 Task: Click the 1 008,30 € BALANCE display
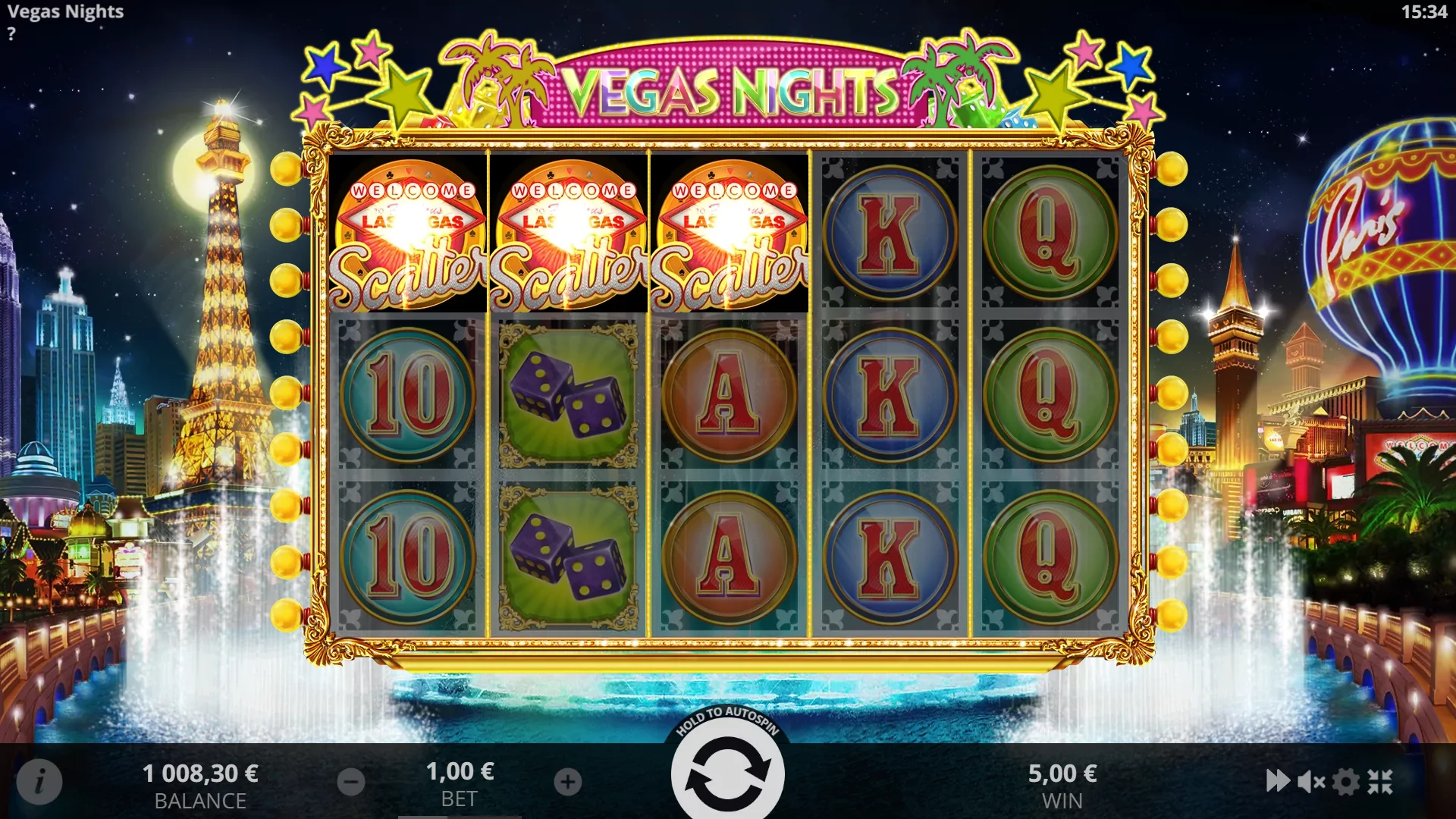tap(202, 773)
